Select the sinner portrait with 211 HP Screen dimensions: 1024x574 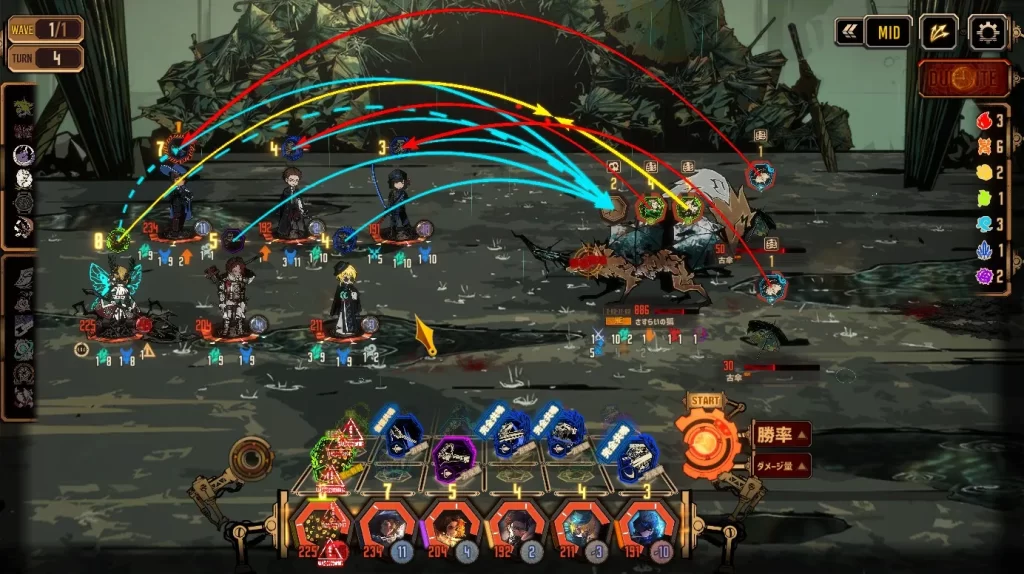tap(579, 527)
